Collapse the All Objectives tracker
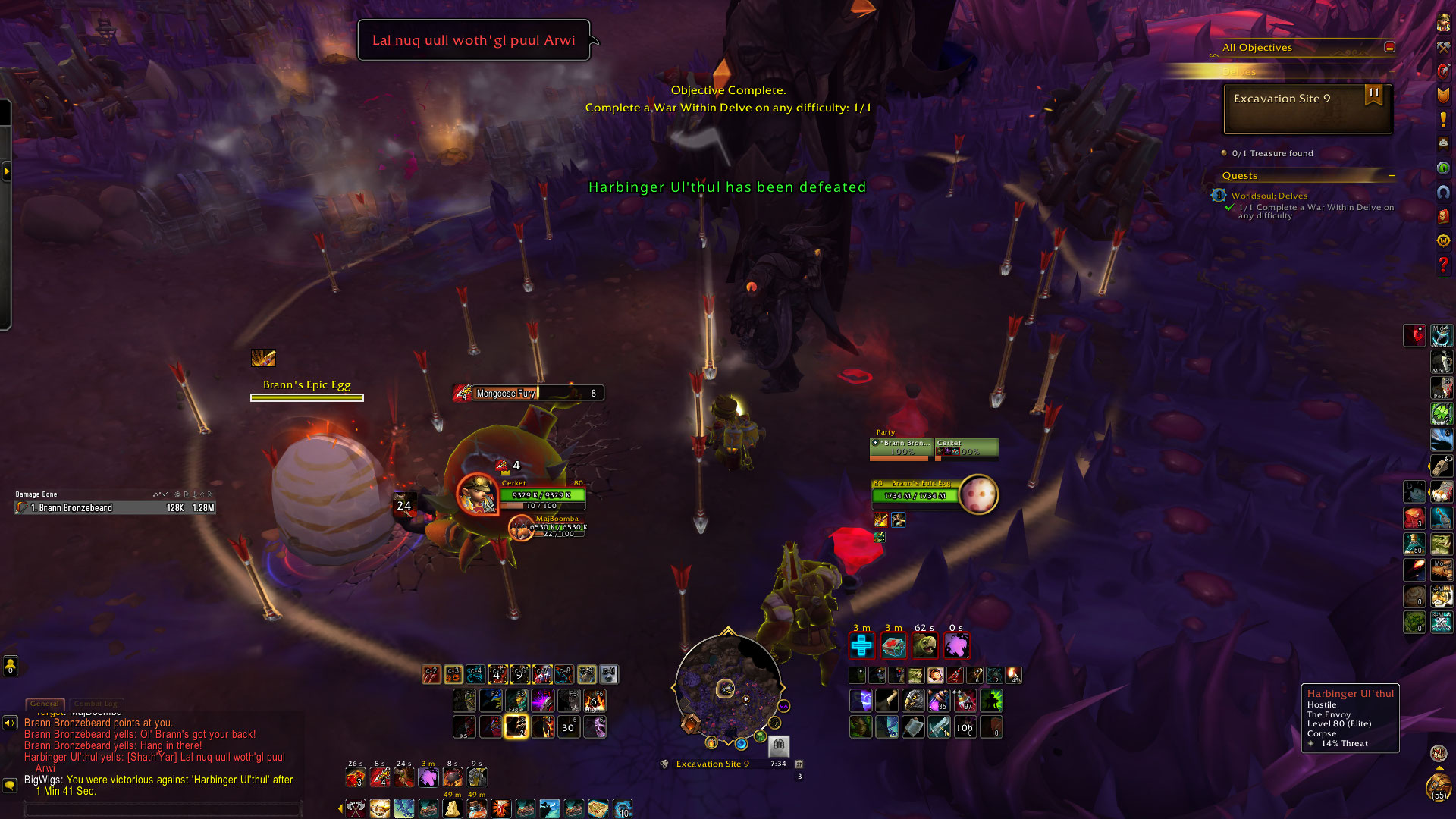The image size is (1456, 819). [x=1389, y=47]
